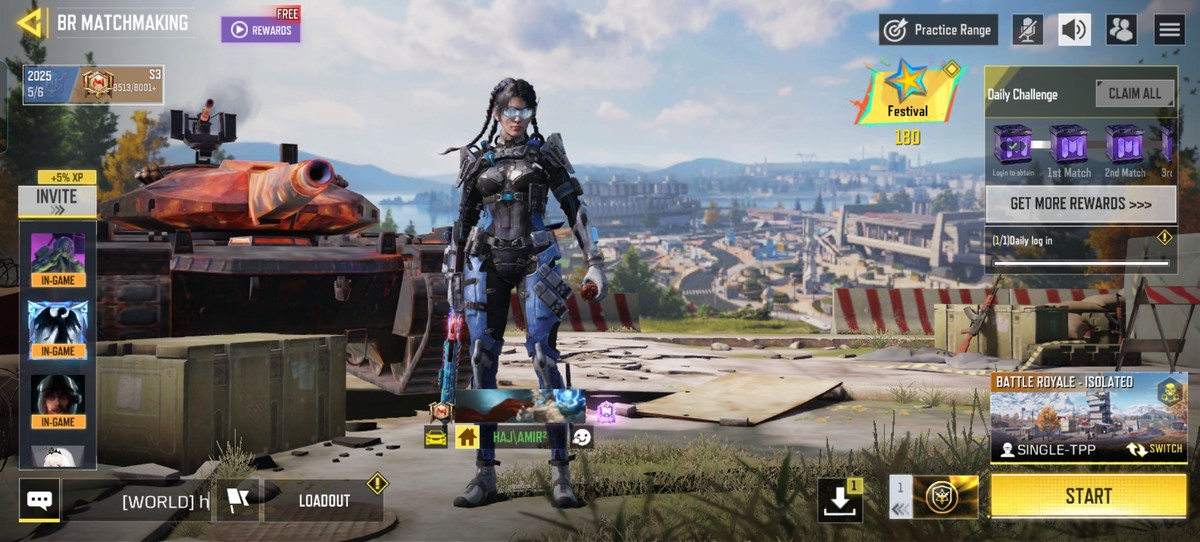
Task: Open the download manager icon
Action: point(839,500)
